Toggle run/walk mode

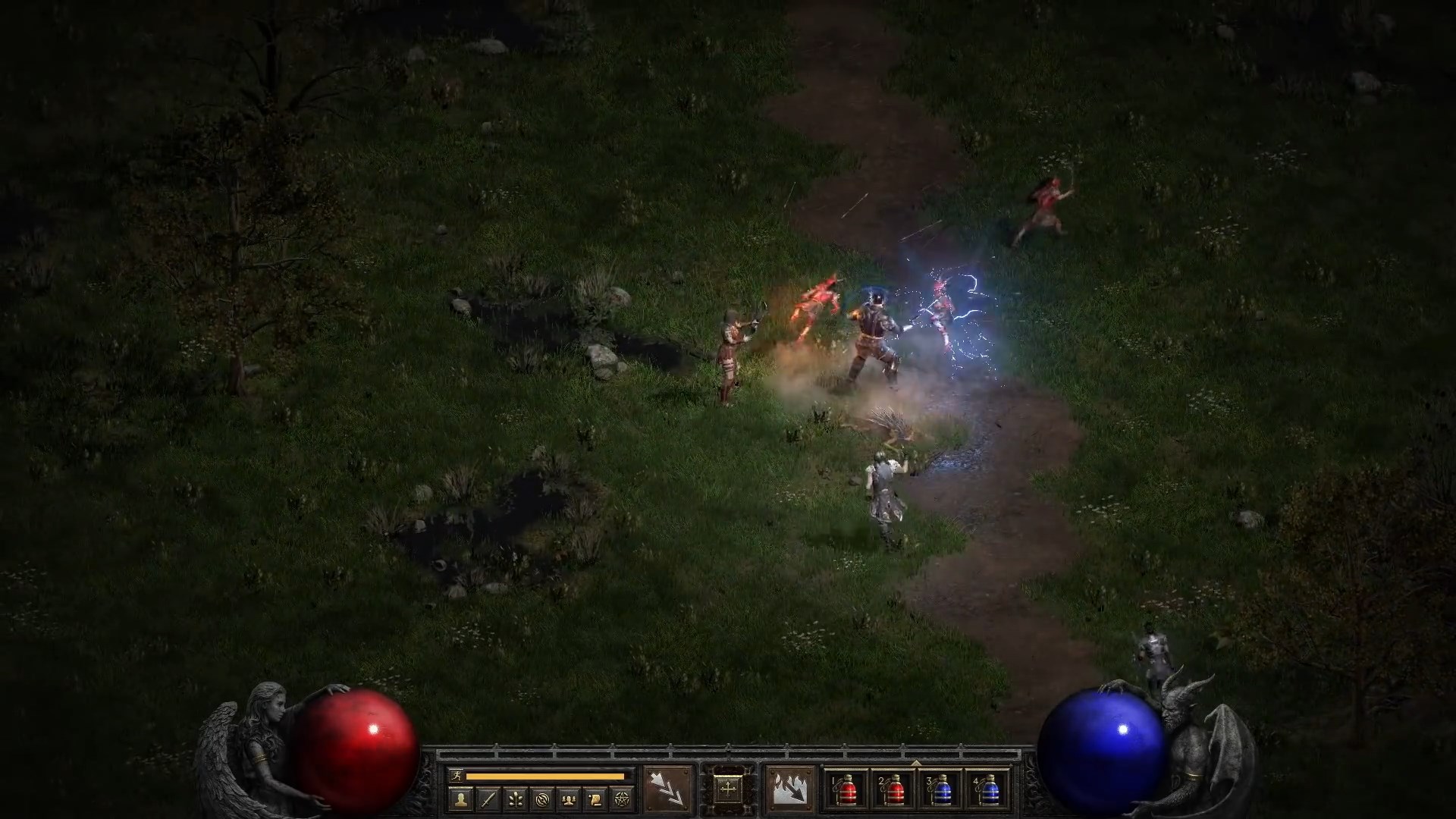(x=457, y=776)
